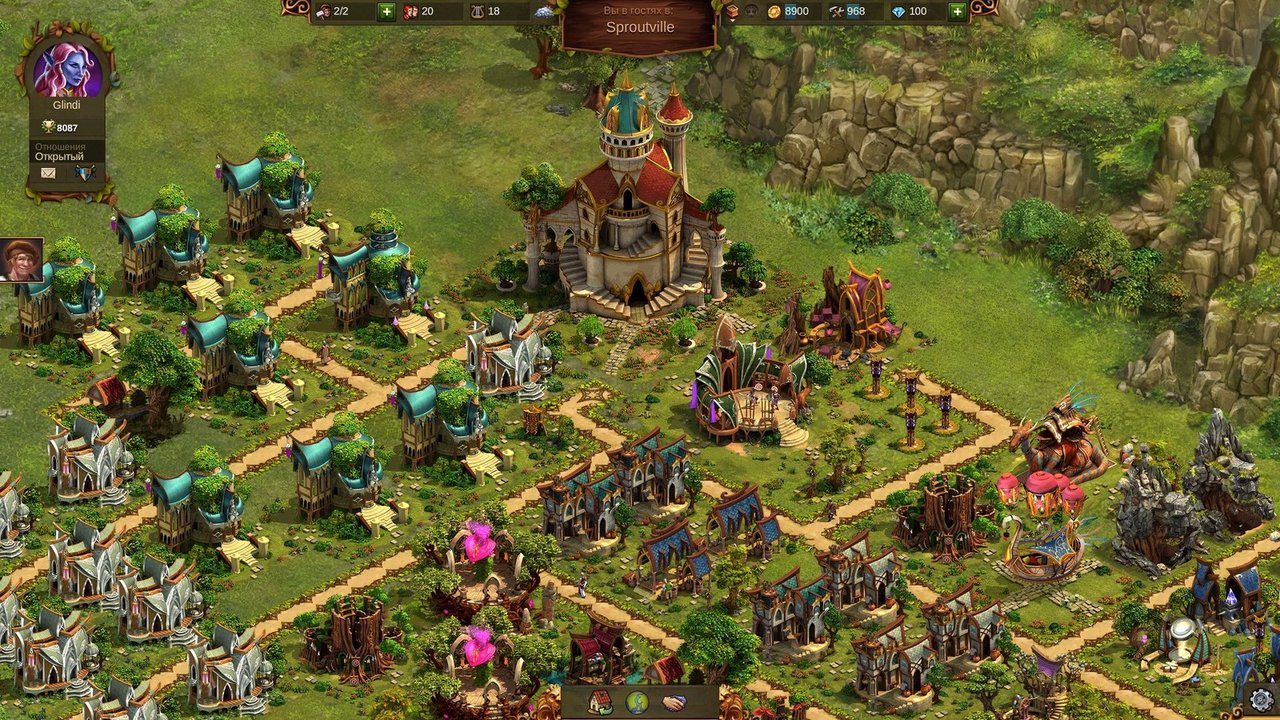Click the red population icon in top bar
This screenshot has height=720, width=1280.
tap(410, 12)
